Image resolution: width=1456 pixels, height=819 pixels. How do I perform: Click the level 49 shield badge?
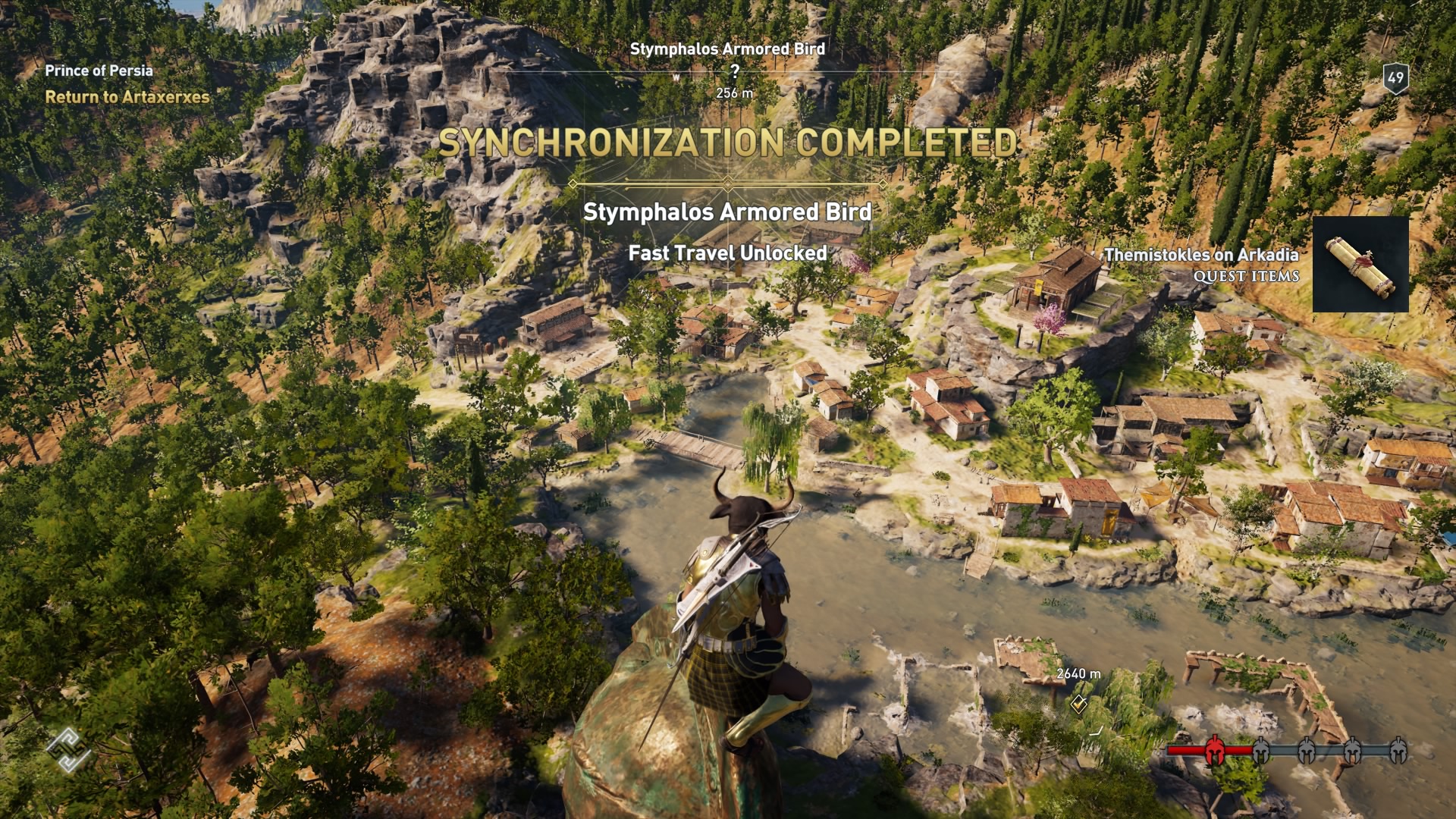(x=1395, y=78)
